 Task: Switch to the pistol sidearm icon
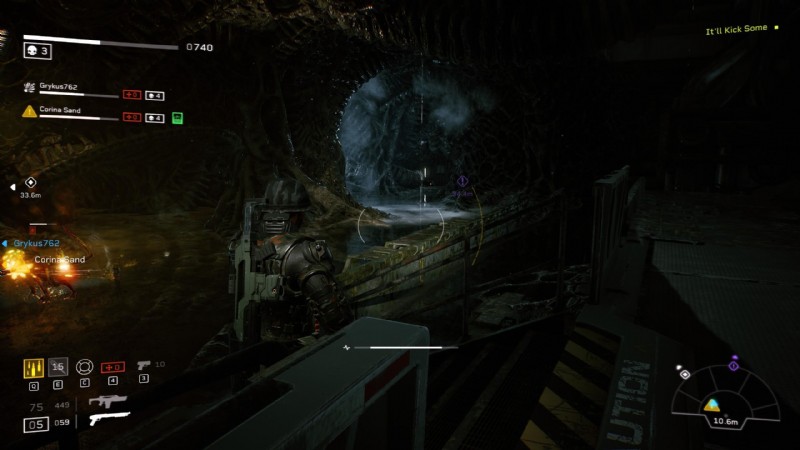click(x=144, y=366)
